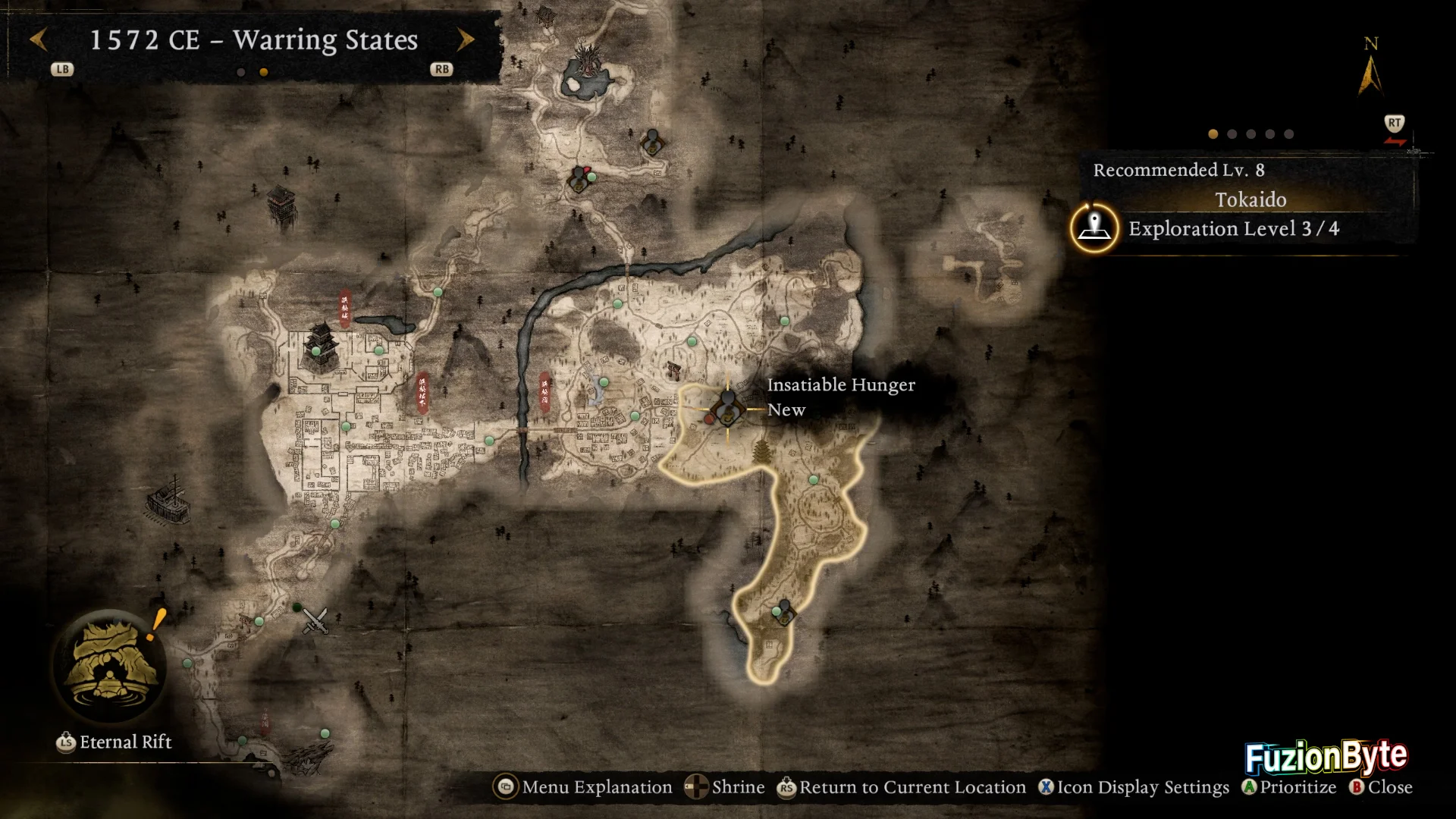
Task: Choose the castle icon on the map
Action: click(x=320, y=347)
